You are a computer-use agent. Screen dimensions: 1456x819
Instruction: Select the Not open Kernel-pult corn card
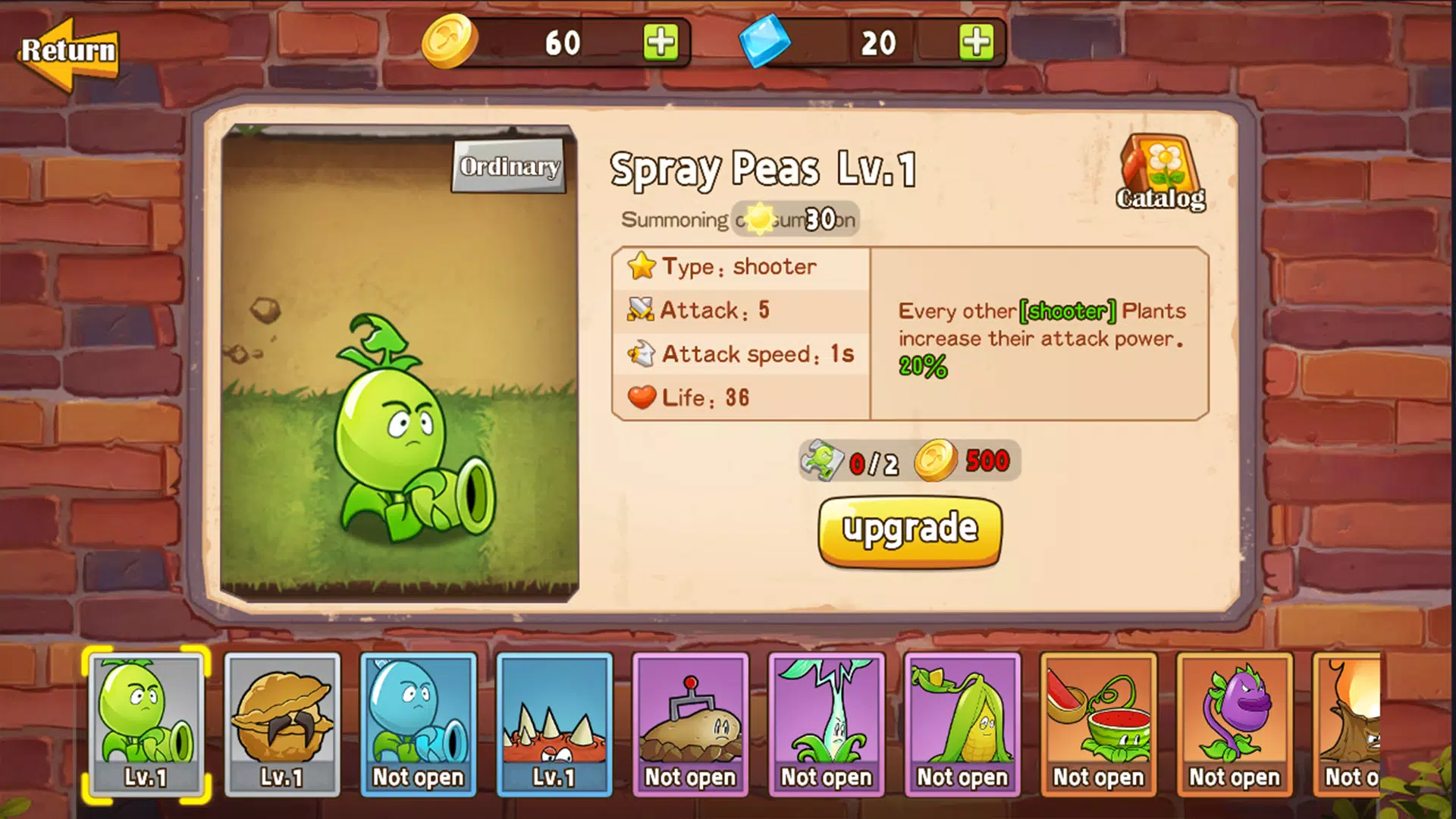pyautogui.click(x=962, y=724)
